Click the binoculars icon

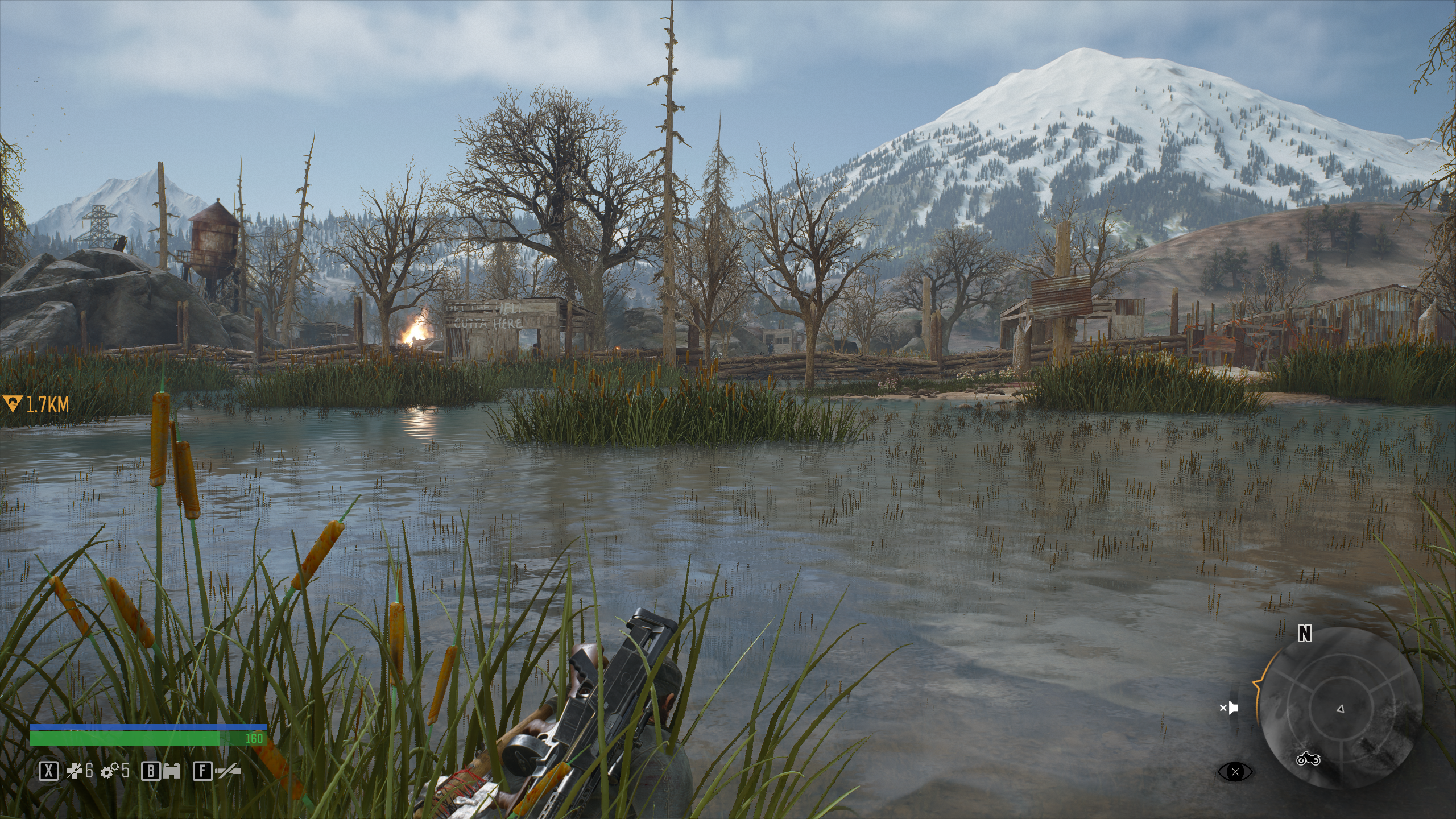[x=172, y=771]
